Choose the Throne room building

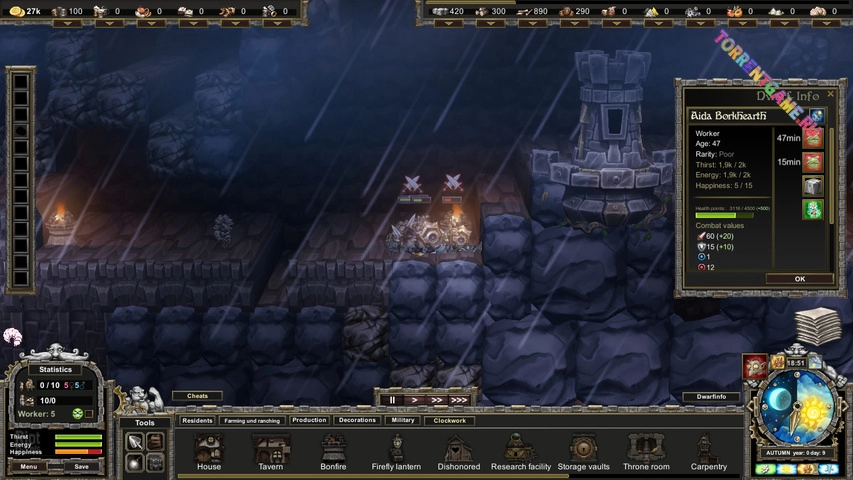[x=646, y=451]
